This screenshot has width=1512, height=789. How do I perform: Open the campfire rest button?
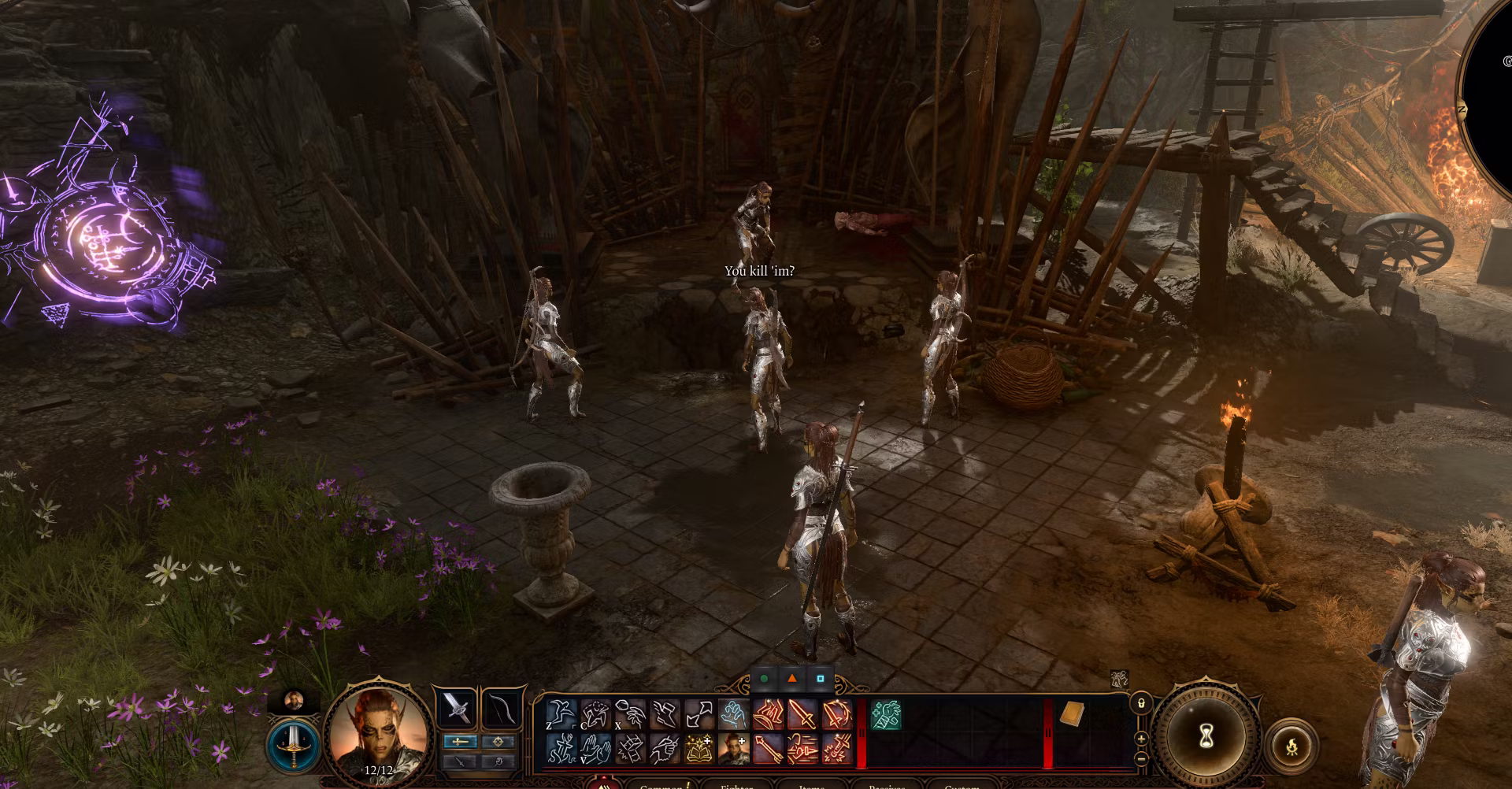point(1291,745)
